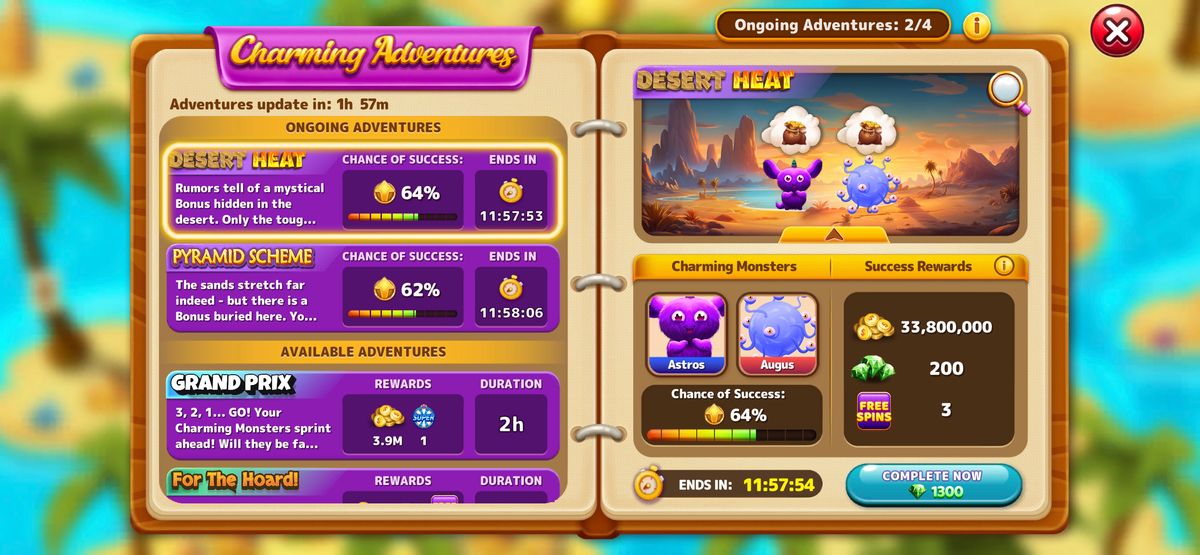Select the Desert Heat adventure row

point(362,191)
